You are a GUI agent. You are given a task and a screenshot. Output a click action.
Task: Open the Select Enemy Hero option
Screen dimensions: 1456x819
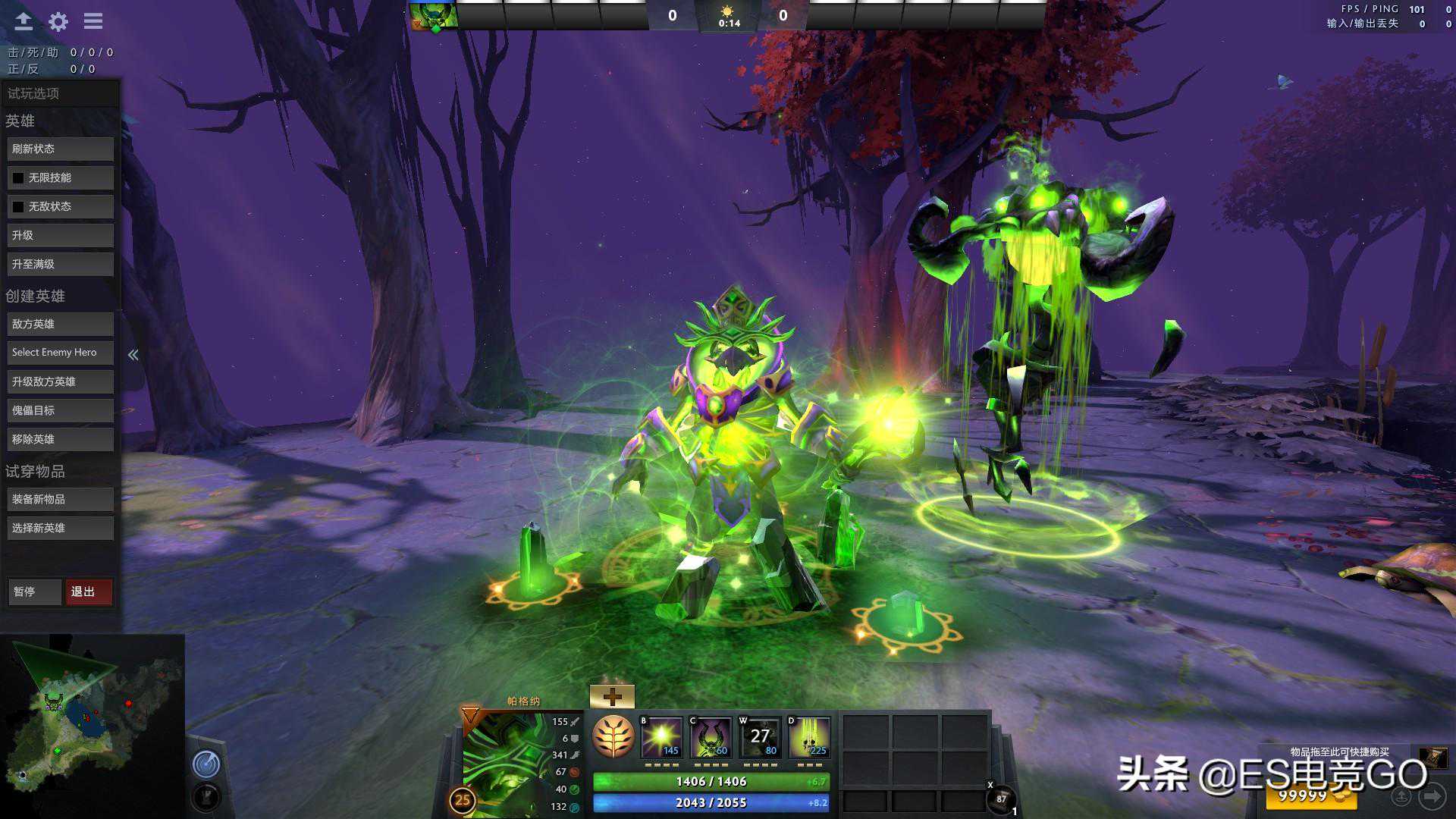(x=60, y=353)
